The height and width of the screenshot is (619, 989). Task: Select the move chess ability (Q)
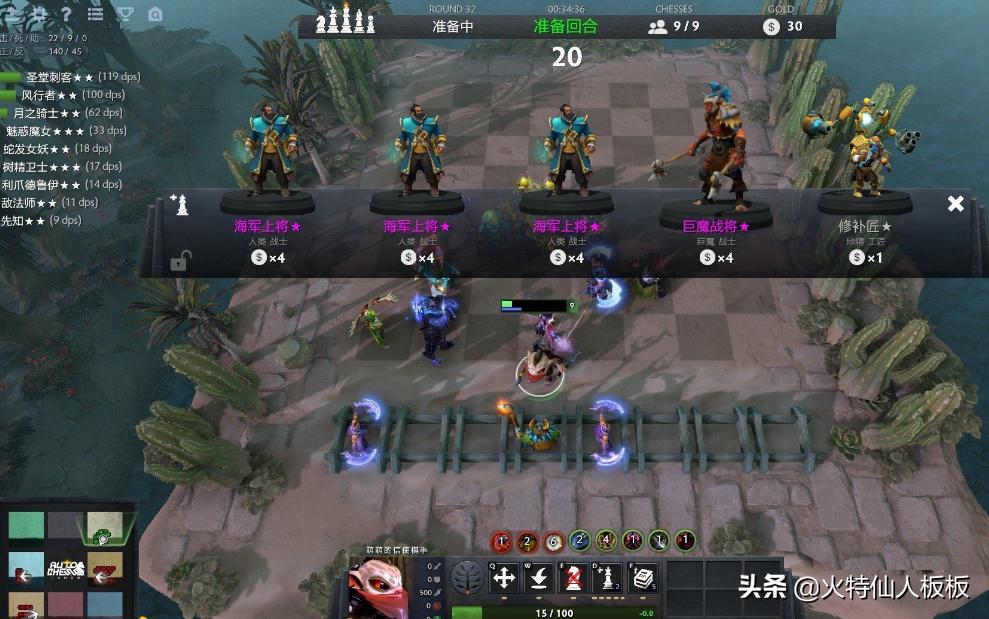[505, 579]
